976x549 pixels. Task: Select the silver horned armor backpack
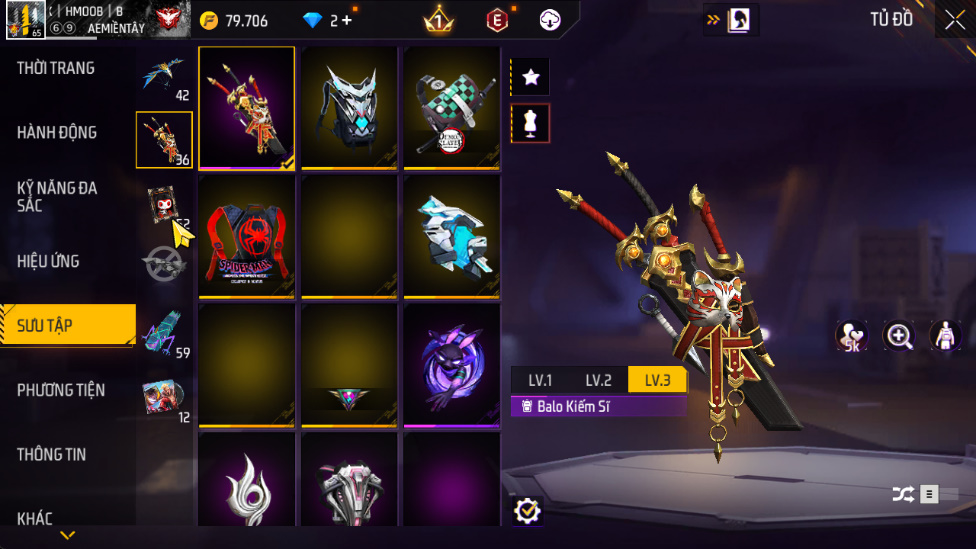[349, 107]
